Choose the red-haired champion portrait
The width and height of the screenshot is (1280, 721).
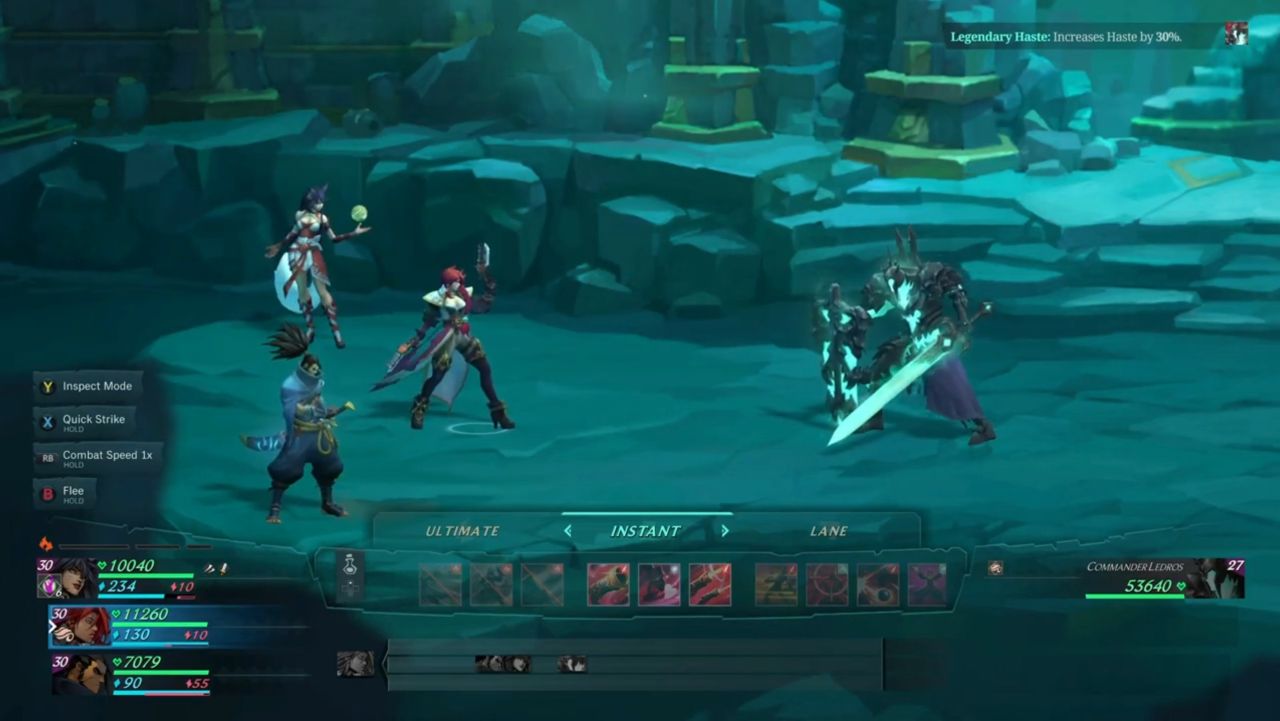[x=79, y=627]
